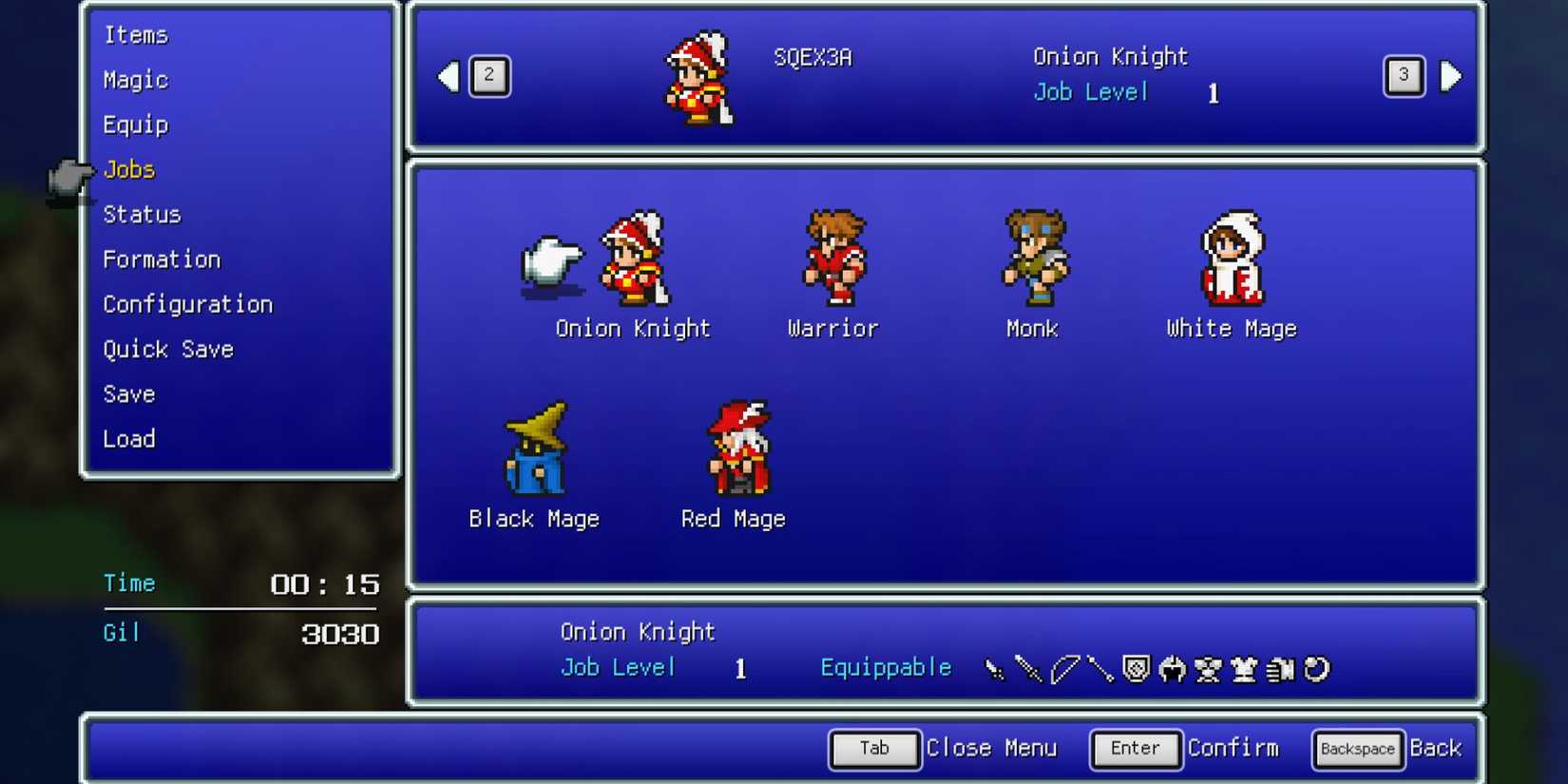The height and width of the screenshot is (784, 1568).
Task: Click the ring icon in the Equippable row
Action: (1317, 668)
